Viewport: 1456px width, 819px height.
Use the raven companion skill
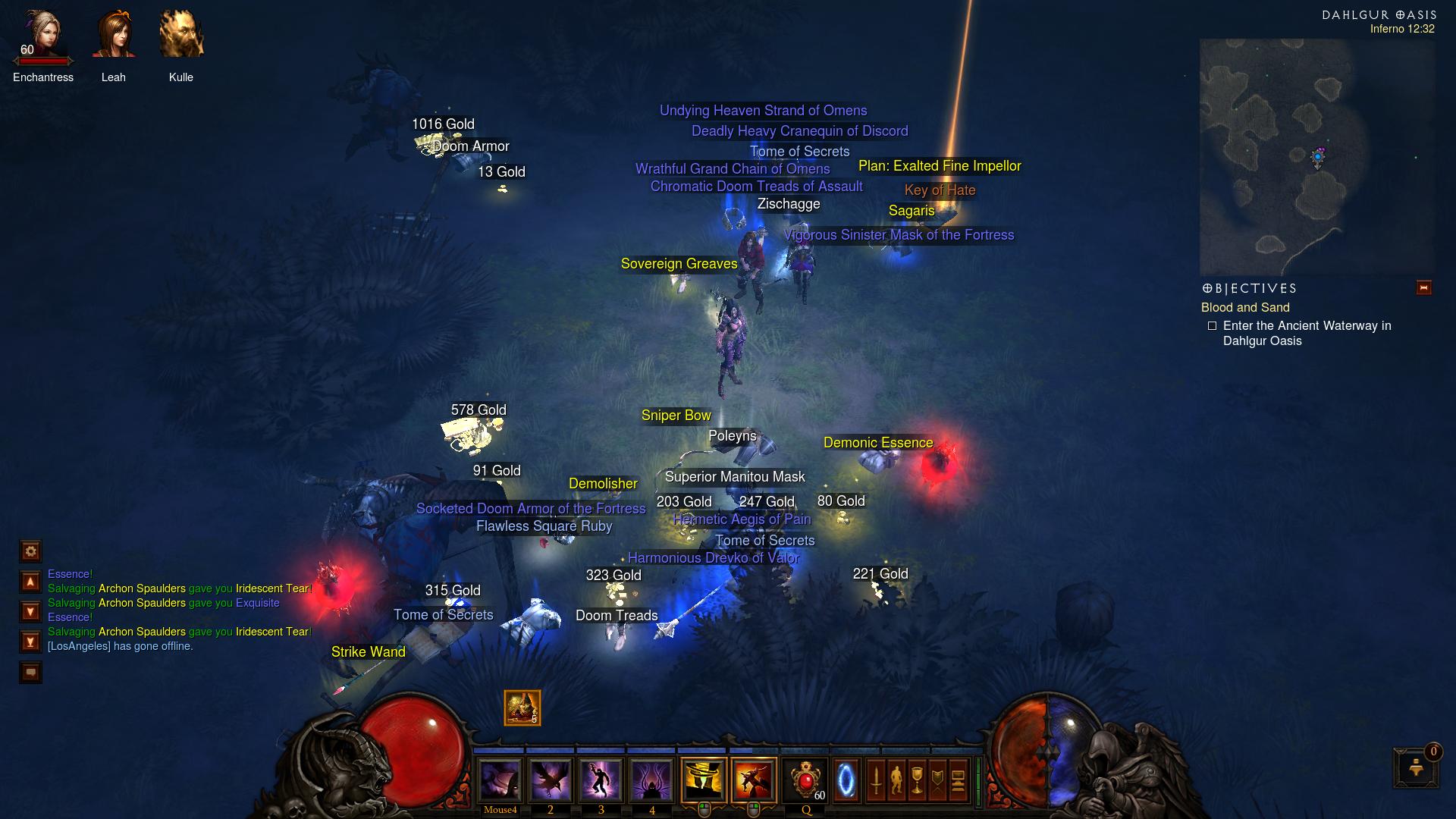click(x=551, y=780)
